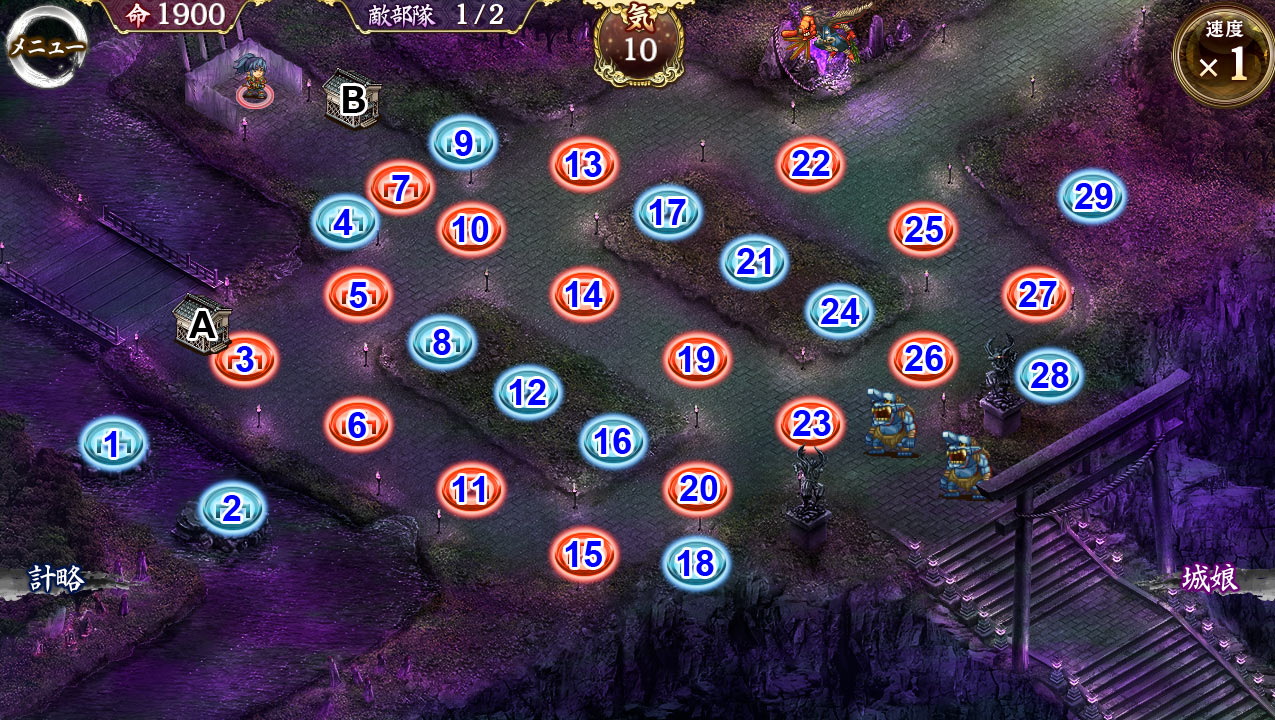Choose red deployment tile 19
The width and height of the screenshot is (1275, 720).
point(697,360)
